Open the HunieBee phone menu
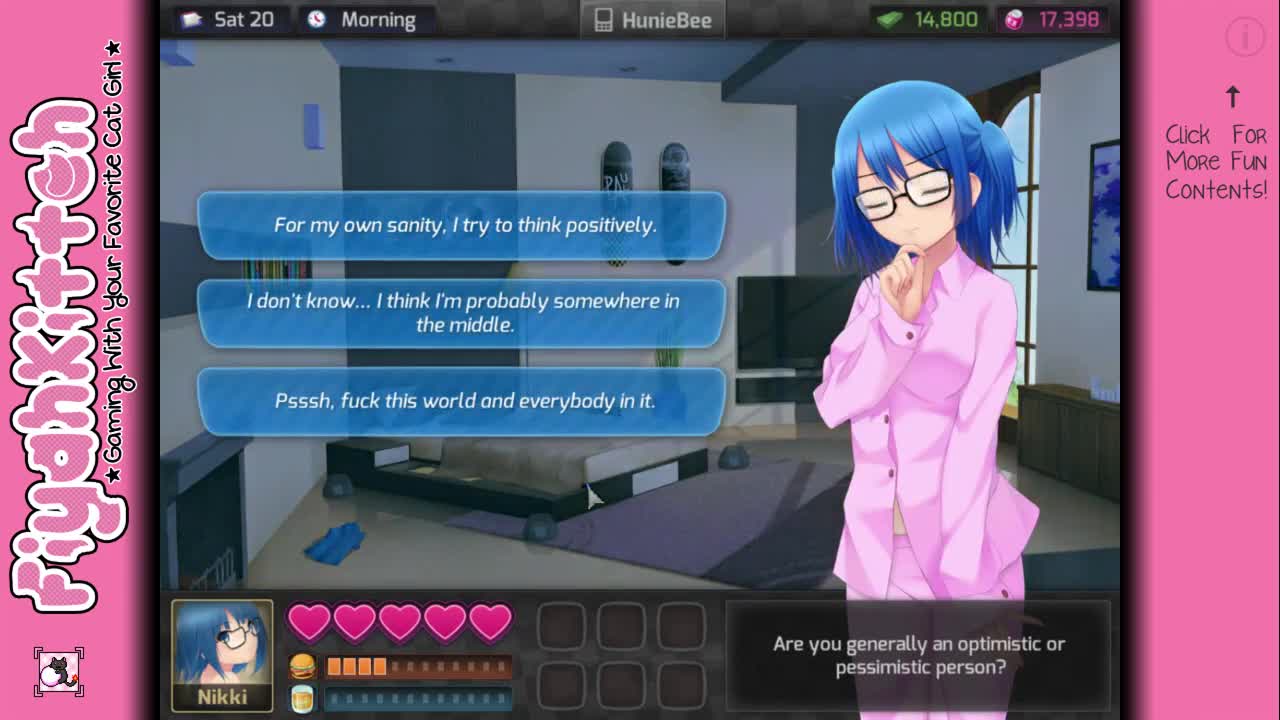1280x720 pixels. [x=653, y=20]
